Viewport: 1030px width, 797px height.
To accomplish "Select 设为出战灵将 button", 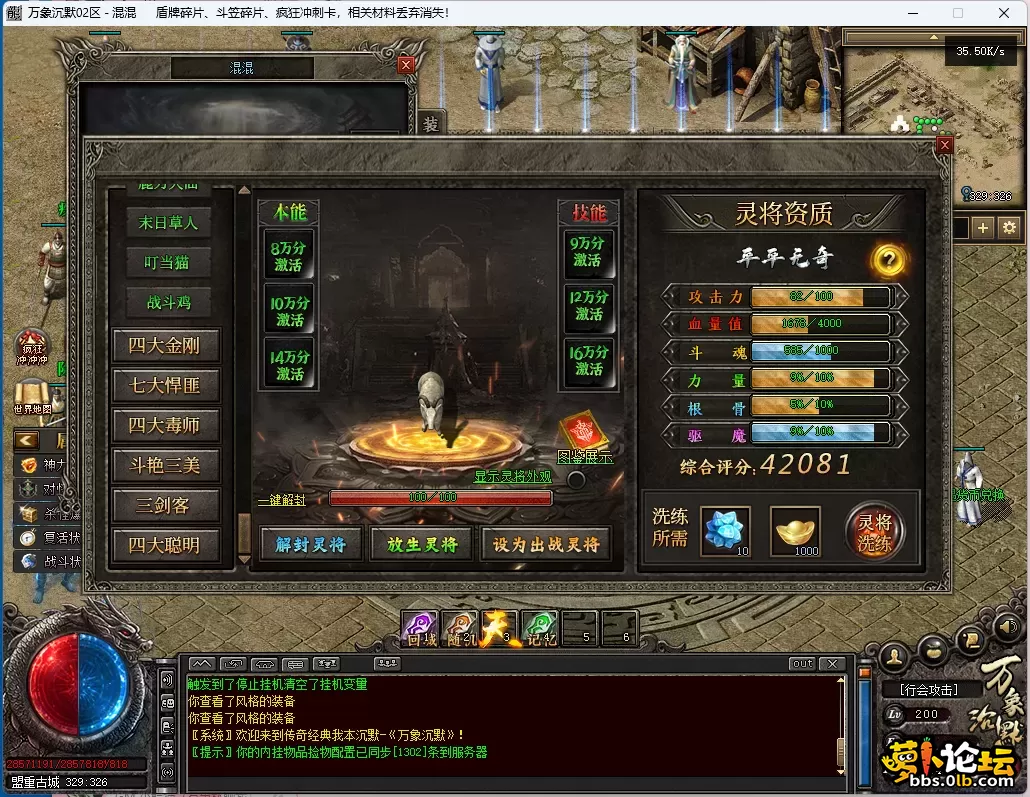I will 546,544.
